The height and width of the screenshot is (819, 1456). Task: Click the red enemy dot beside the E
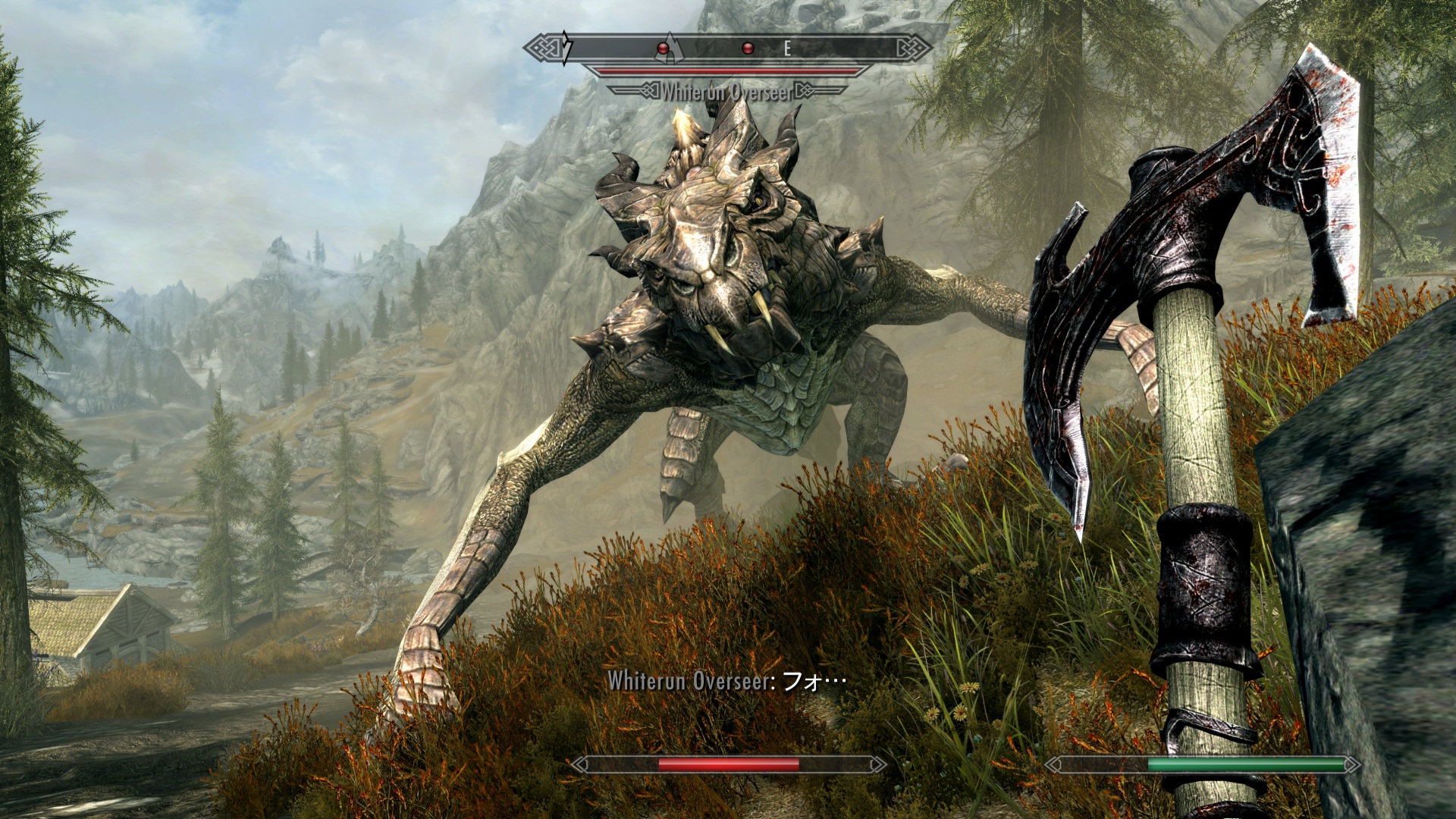coord(747,49)
